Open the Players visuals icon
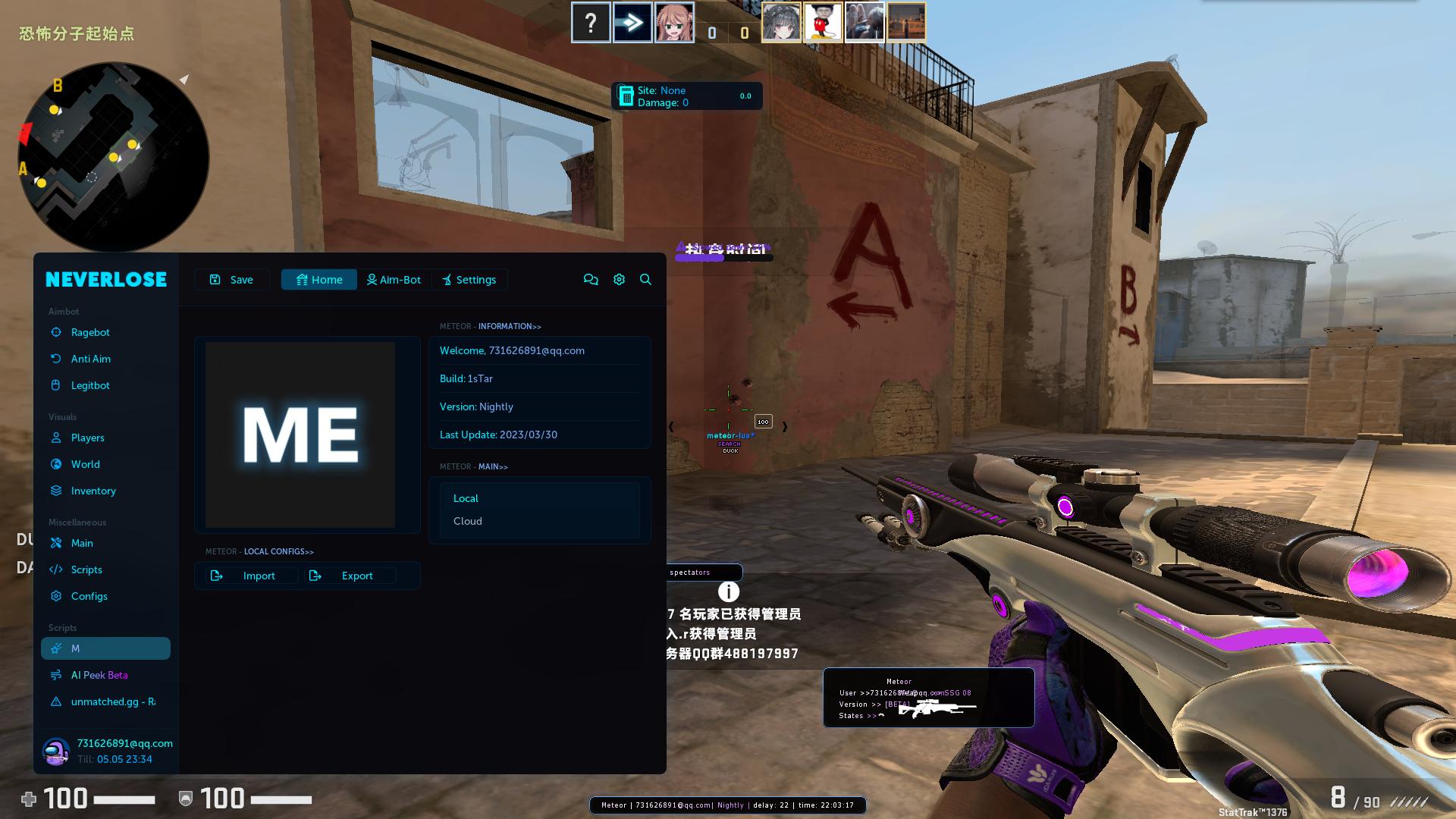Viewport: 1456px width, 819px height. tap(56, 438)
